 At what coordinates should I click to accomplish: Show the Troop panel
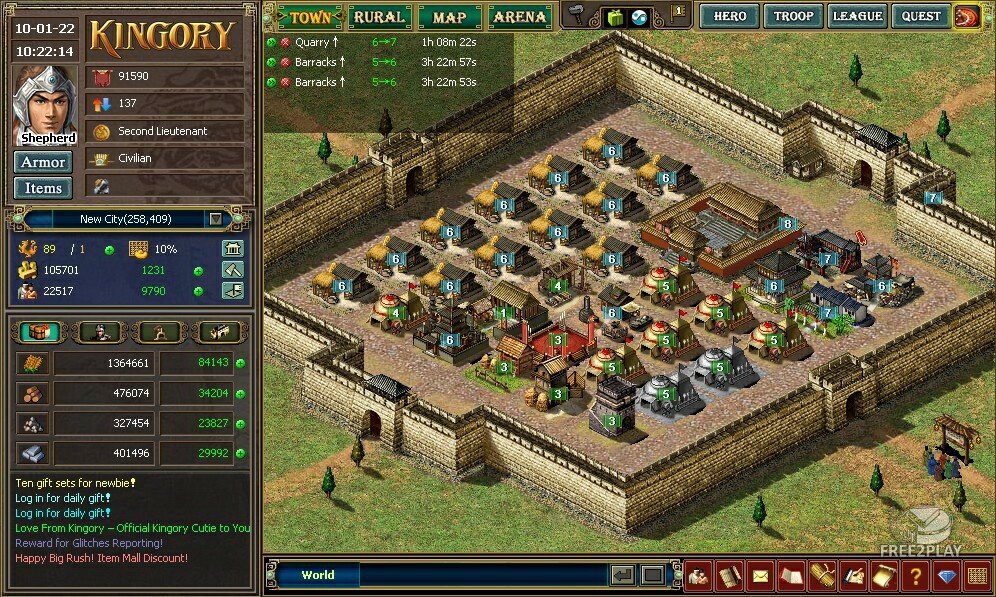793,16
